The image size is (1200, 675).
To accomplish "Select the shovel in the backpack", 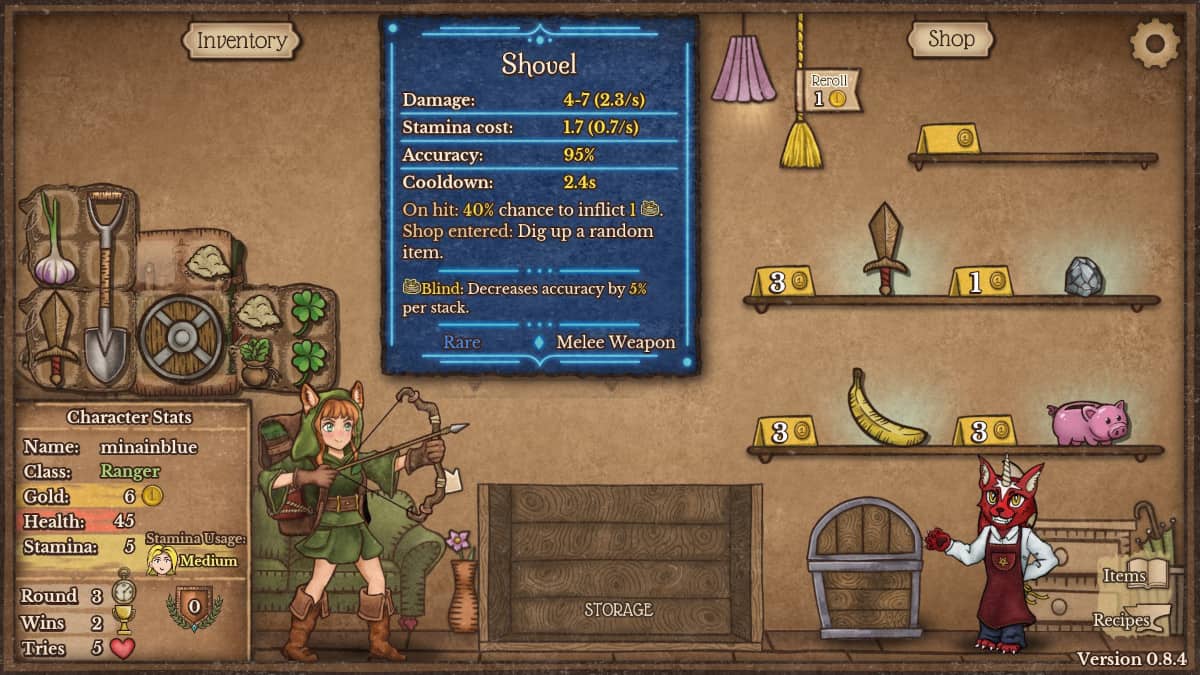I will coord(105,285).
